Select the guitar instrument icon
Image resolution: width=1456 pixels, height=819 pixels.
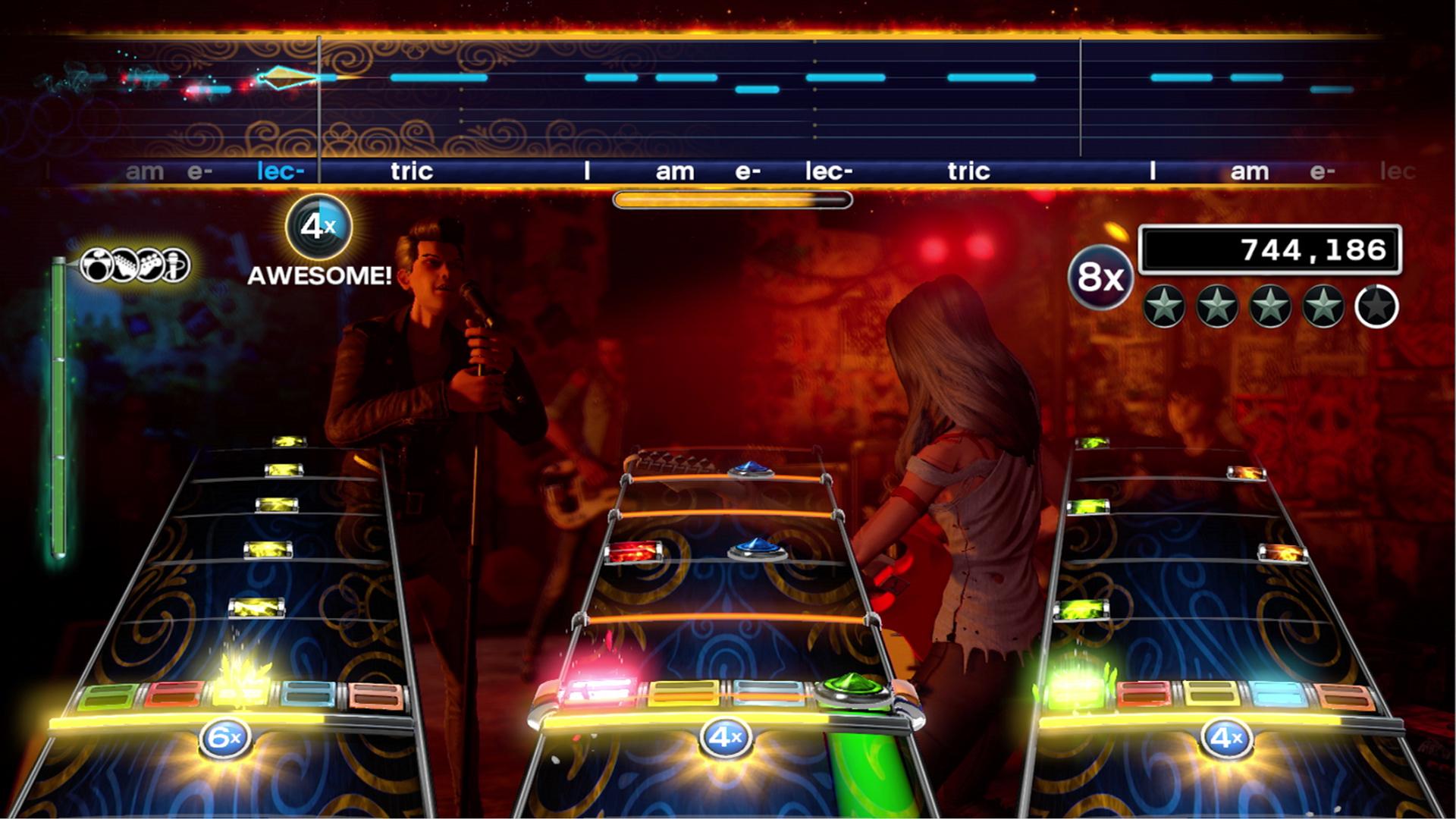click(126, 265)
